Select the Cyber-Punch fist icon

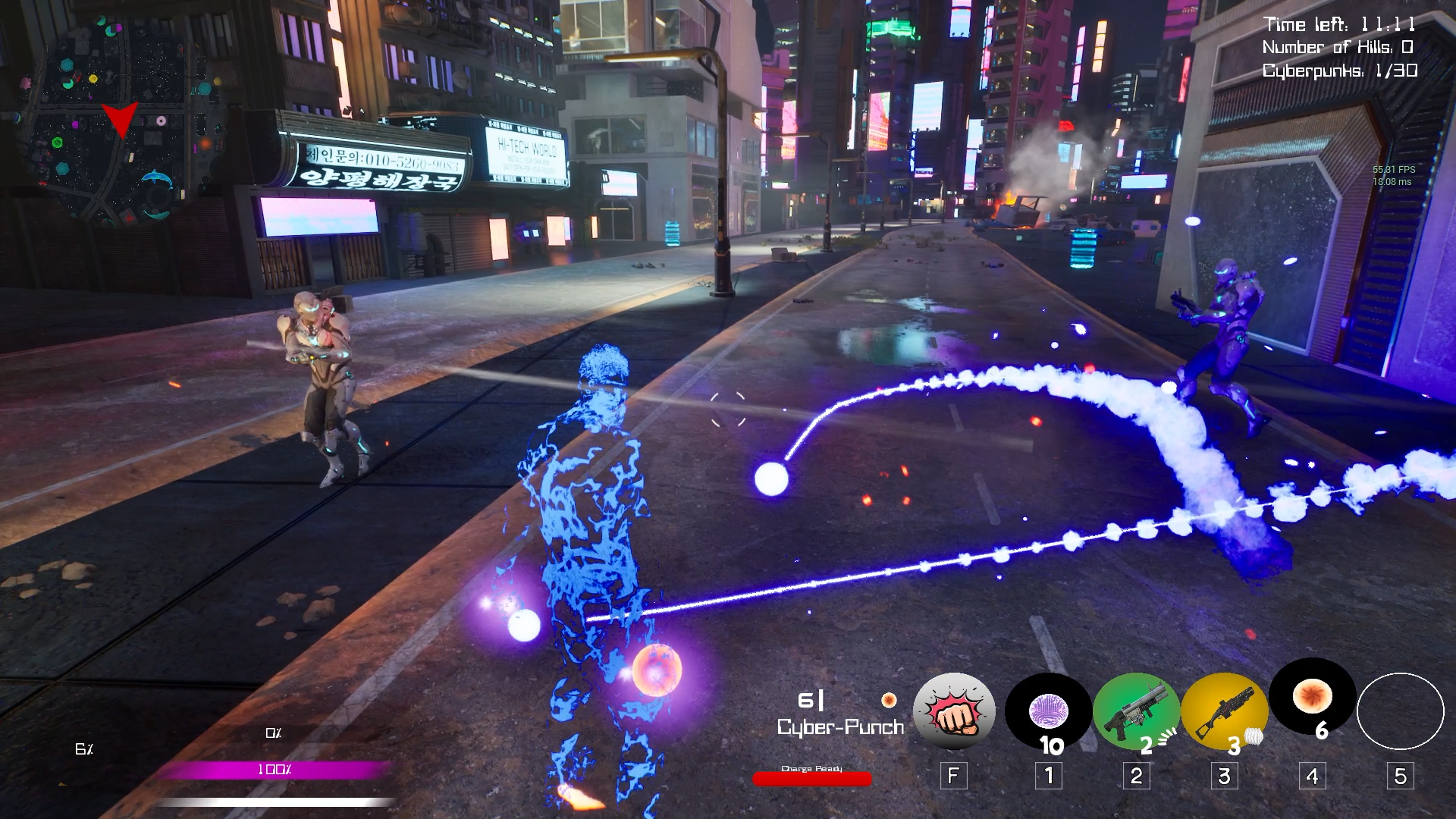point(954,712)
